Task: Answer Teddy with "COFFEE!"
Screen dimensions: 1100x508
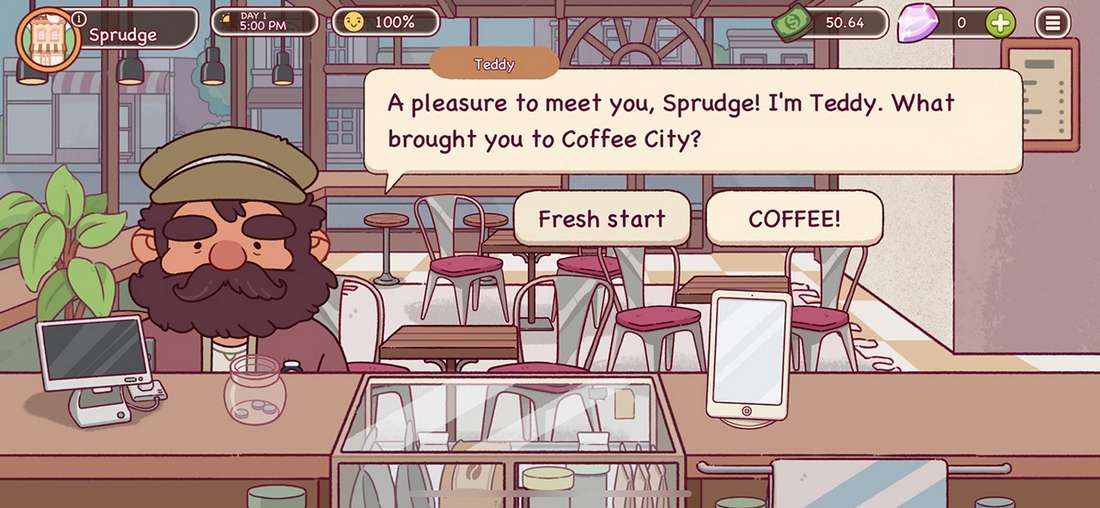Action: pos(794,219)
